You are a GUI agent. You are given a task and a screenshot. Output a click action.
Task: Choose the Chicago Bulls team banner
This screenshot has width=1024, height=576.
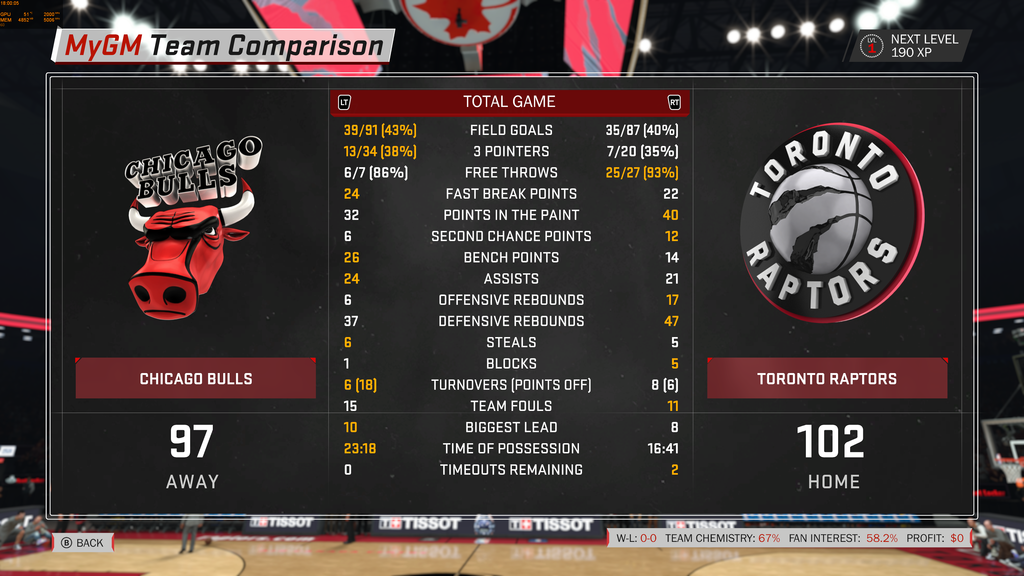coord(196,379)
